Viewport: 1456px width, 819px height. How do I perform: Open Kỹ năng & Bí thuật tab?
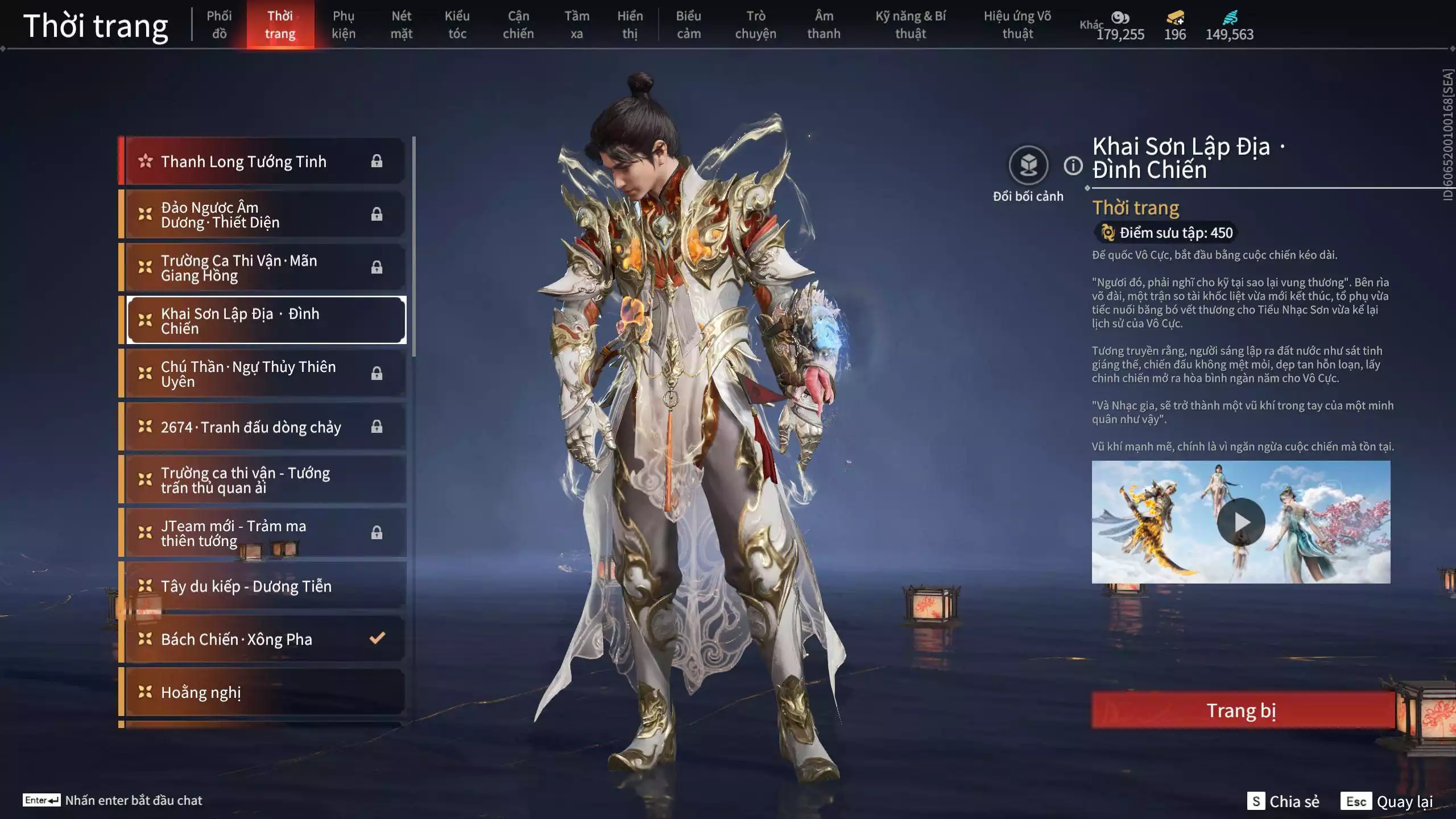click(x=910, y=24)
